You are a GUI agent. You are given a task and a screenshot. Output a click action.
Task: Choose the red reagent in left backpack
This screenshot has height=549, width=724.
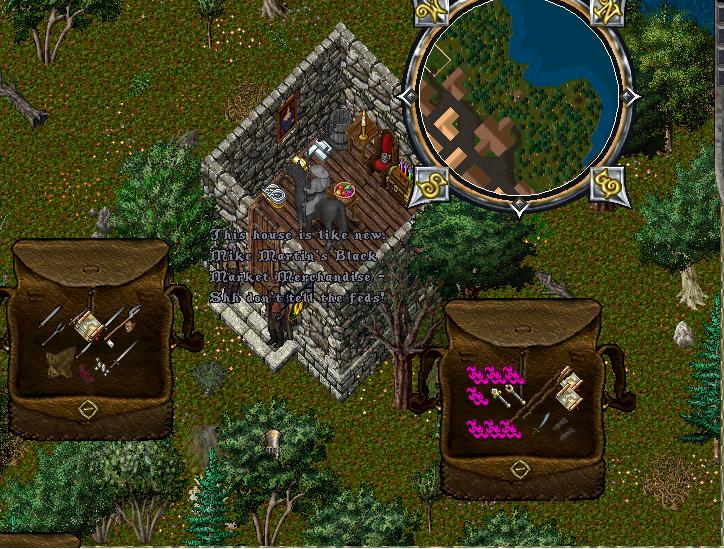(87, 372)
